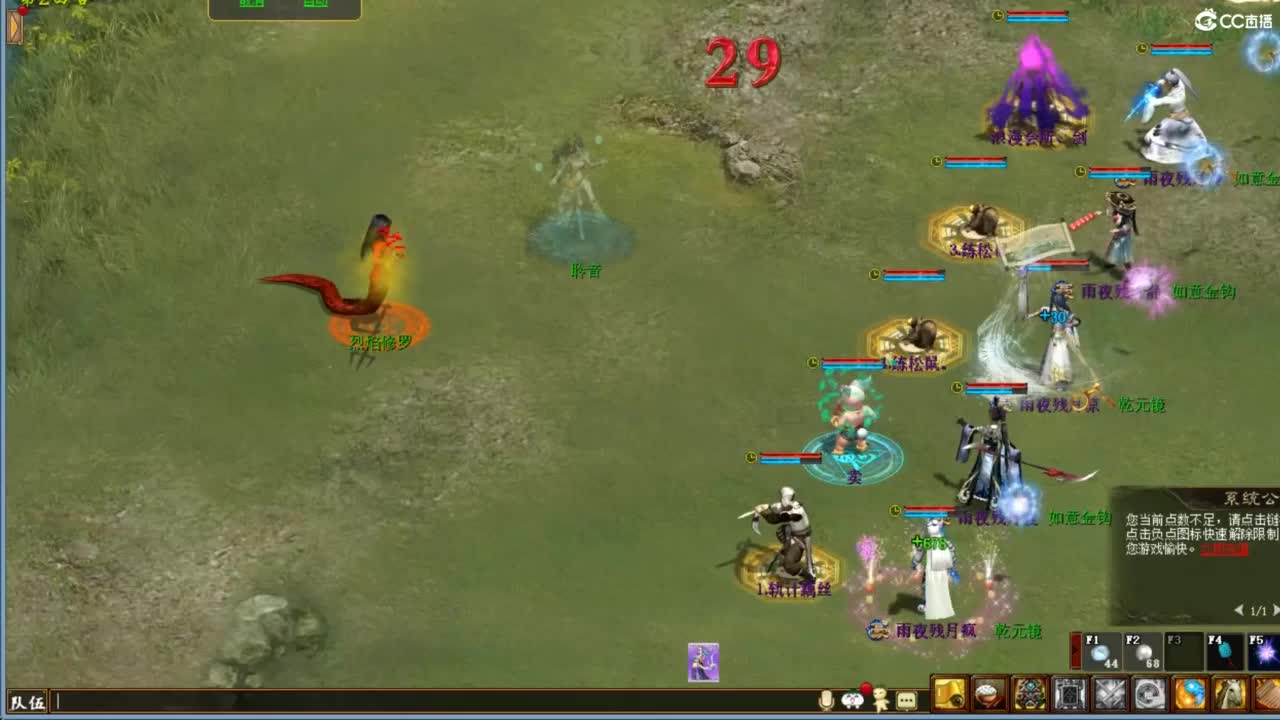Screen dimensions: 1280x720
Task: Click the next page arrow beside 1/1
Action: [x=1274, y=610]
